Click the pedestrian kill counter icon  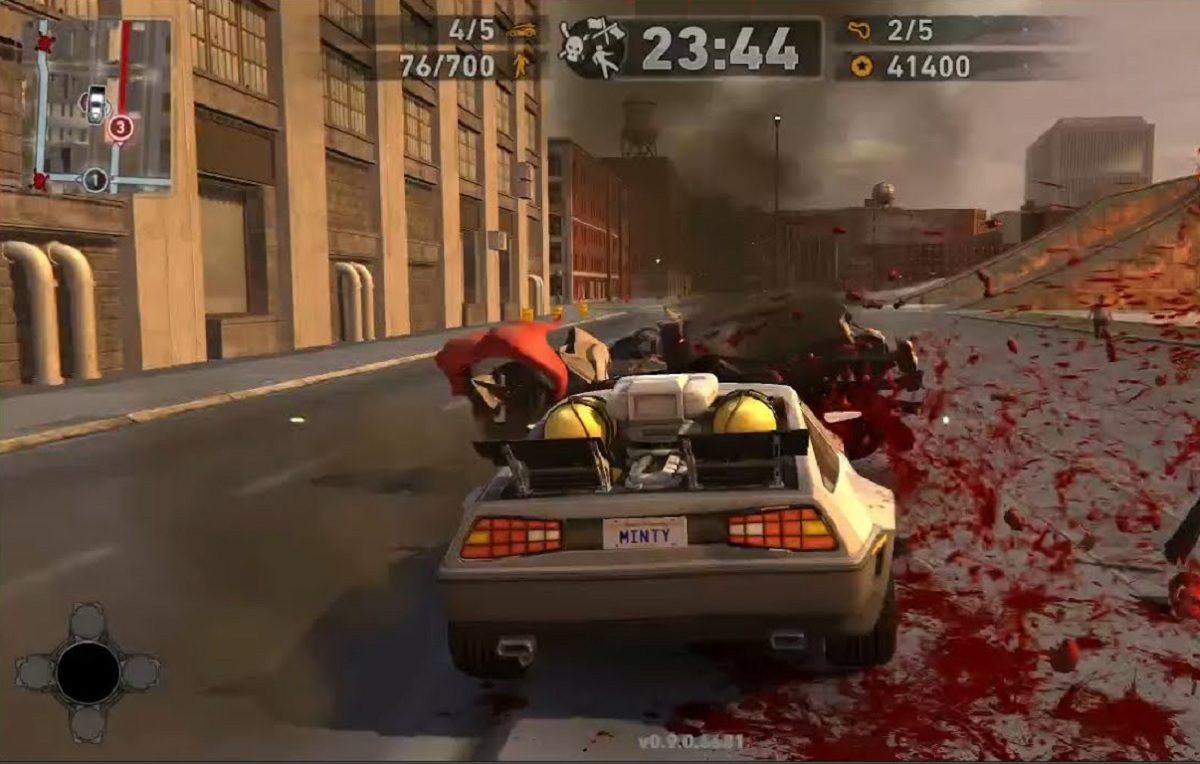pyautogui.click(x=521, y=65)
